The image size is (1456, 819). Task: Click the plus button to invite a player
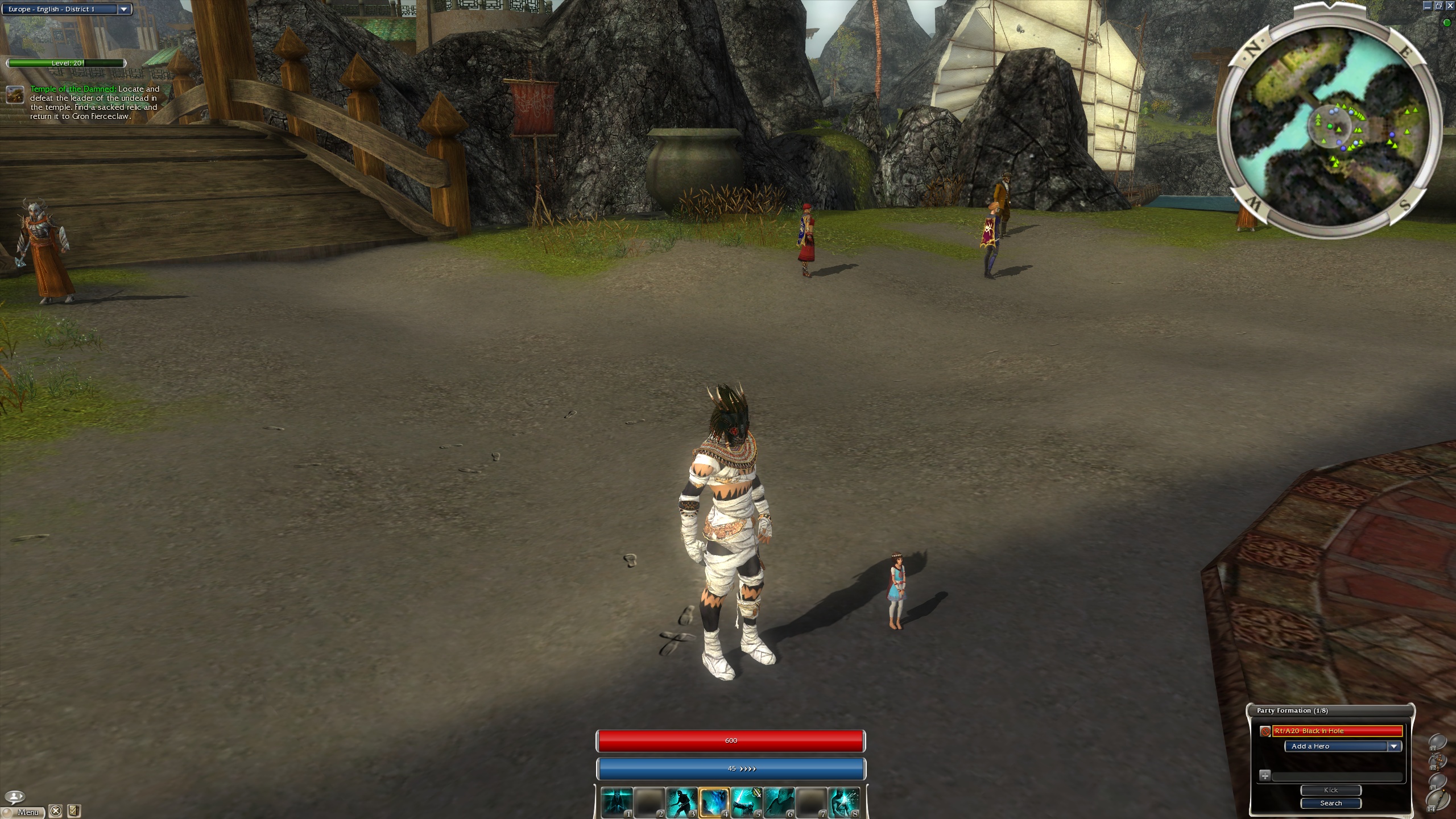[1264, 775]
